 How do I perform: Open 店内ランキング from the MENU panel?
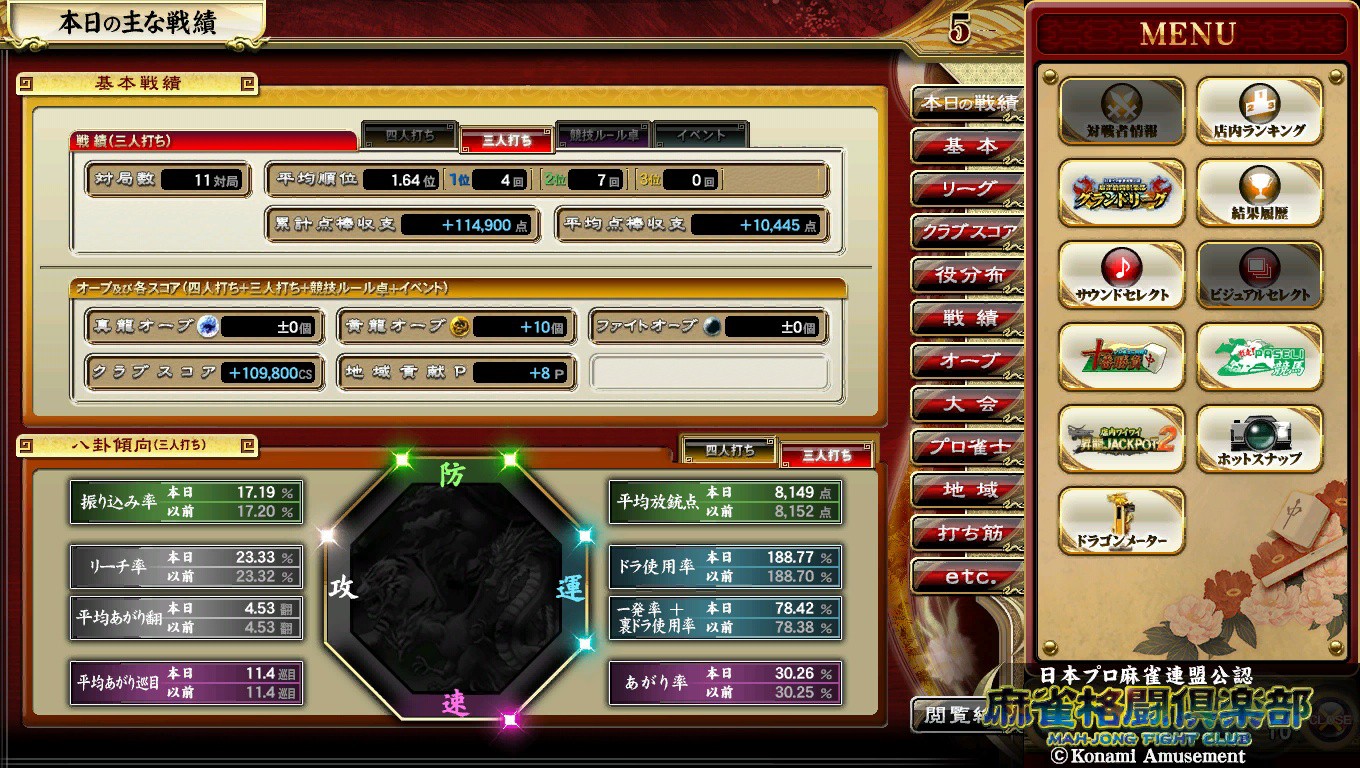[1259, 111]
